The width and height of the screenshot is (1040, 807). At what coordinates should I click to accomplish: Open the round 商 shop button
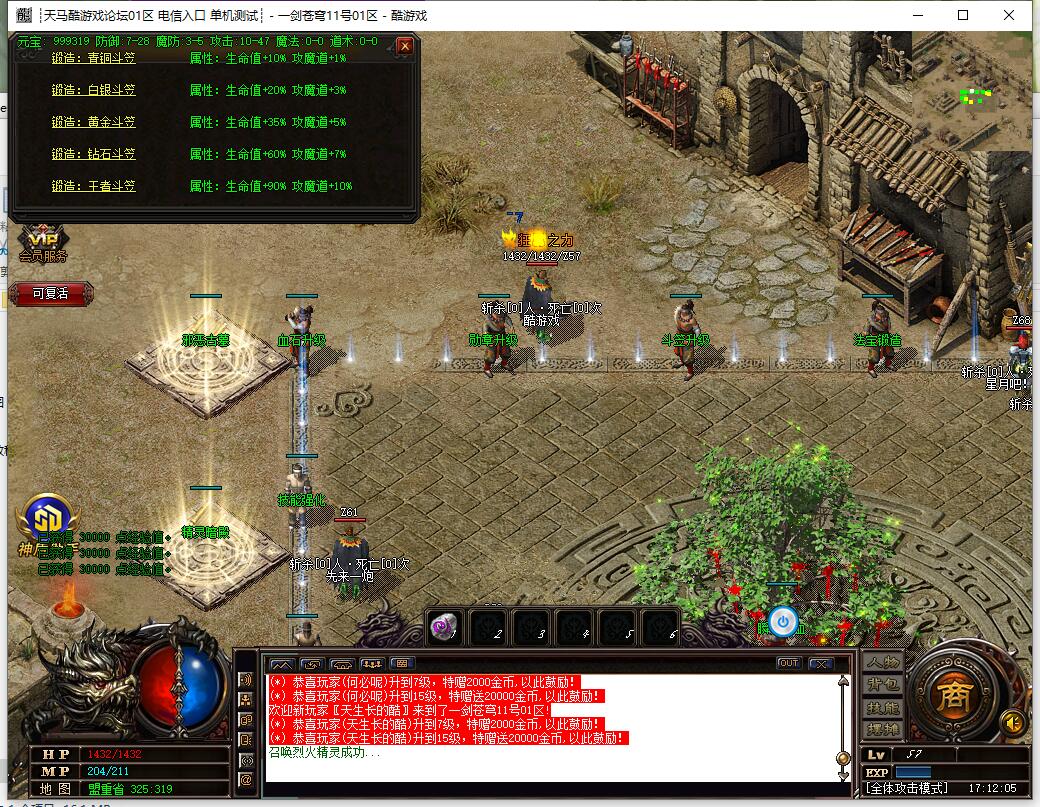954,693
